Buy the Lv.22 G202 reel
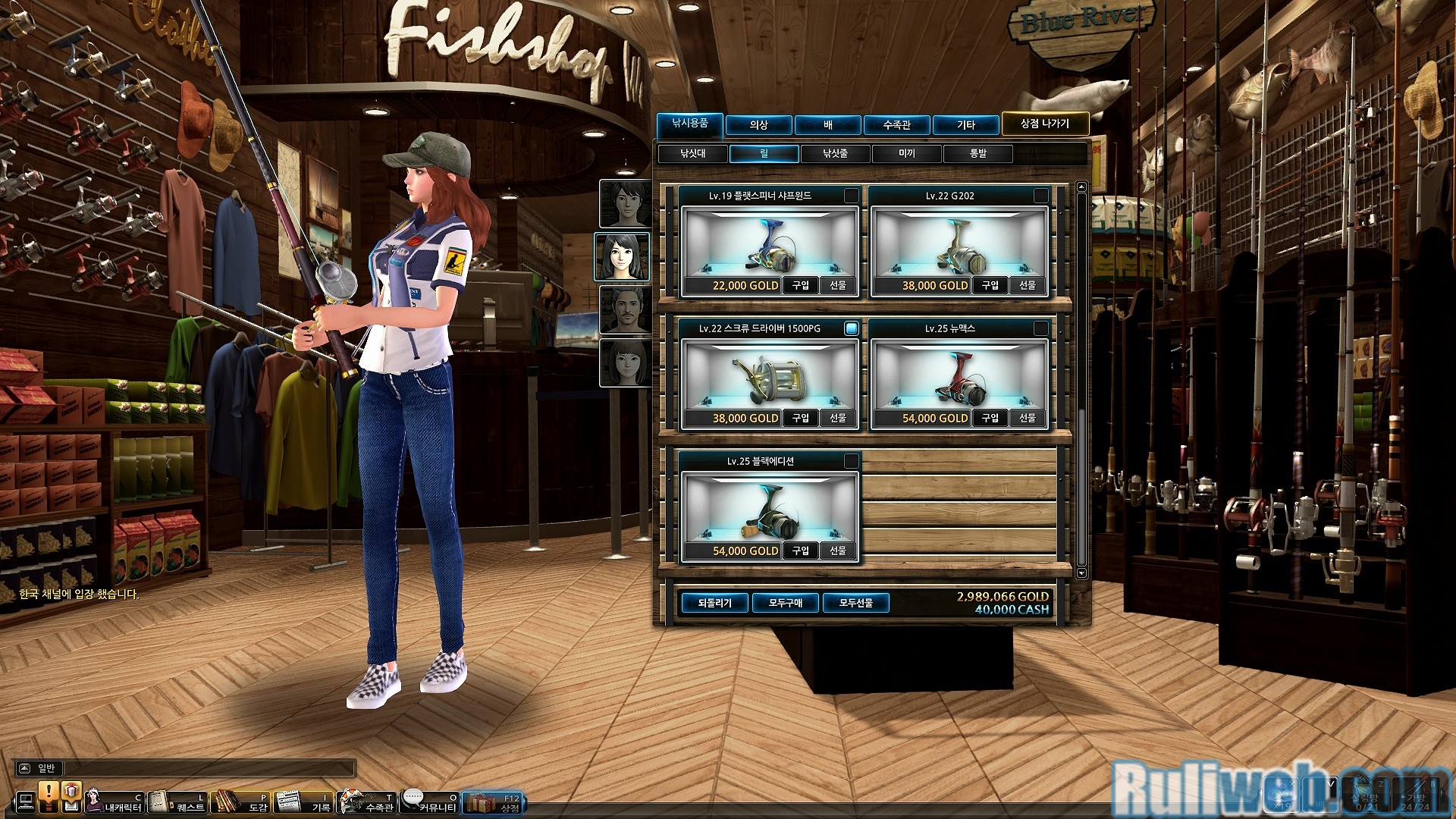Viewport: 1456px width, 819px height. point(990,285)
